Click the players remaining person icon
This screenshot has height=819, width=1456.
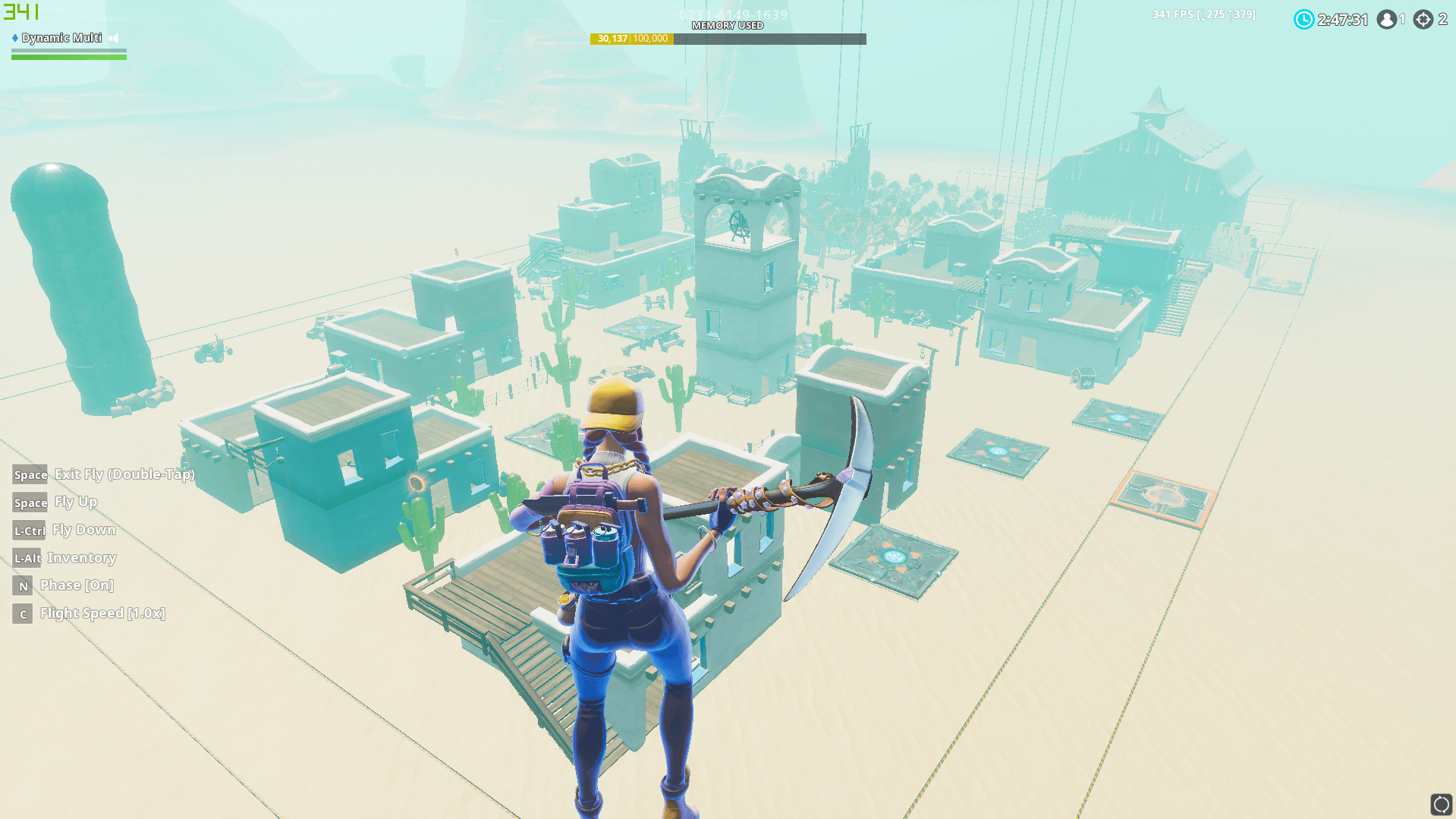coord(1387,20)
